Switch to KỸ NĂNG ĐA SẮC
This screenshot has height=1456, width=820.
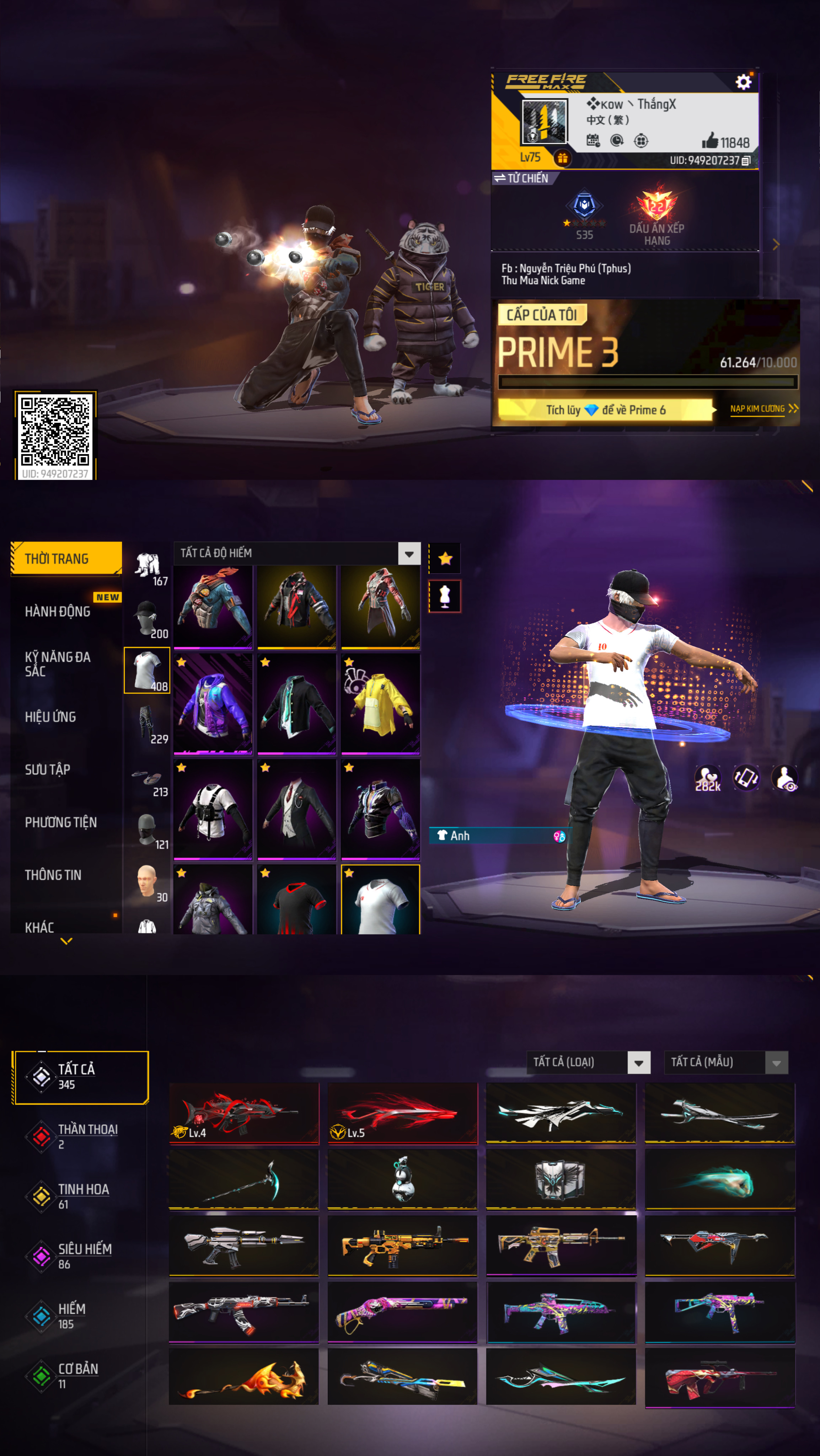58,664
